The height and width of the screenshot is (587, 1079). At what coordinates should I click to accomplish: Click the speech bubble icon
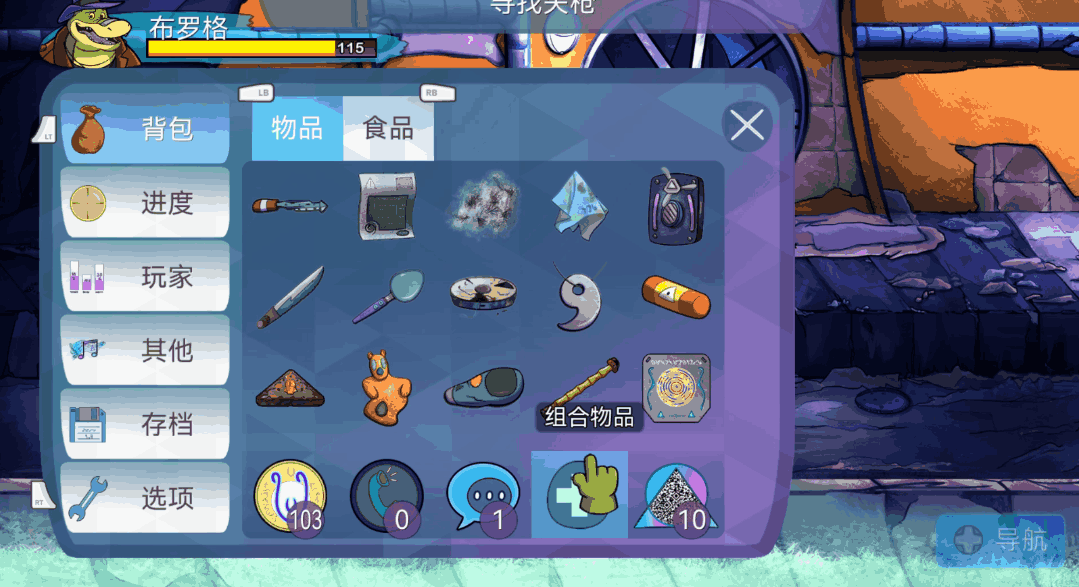coord(483,495)
